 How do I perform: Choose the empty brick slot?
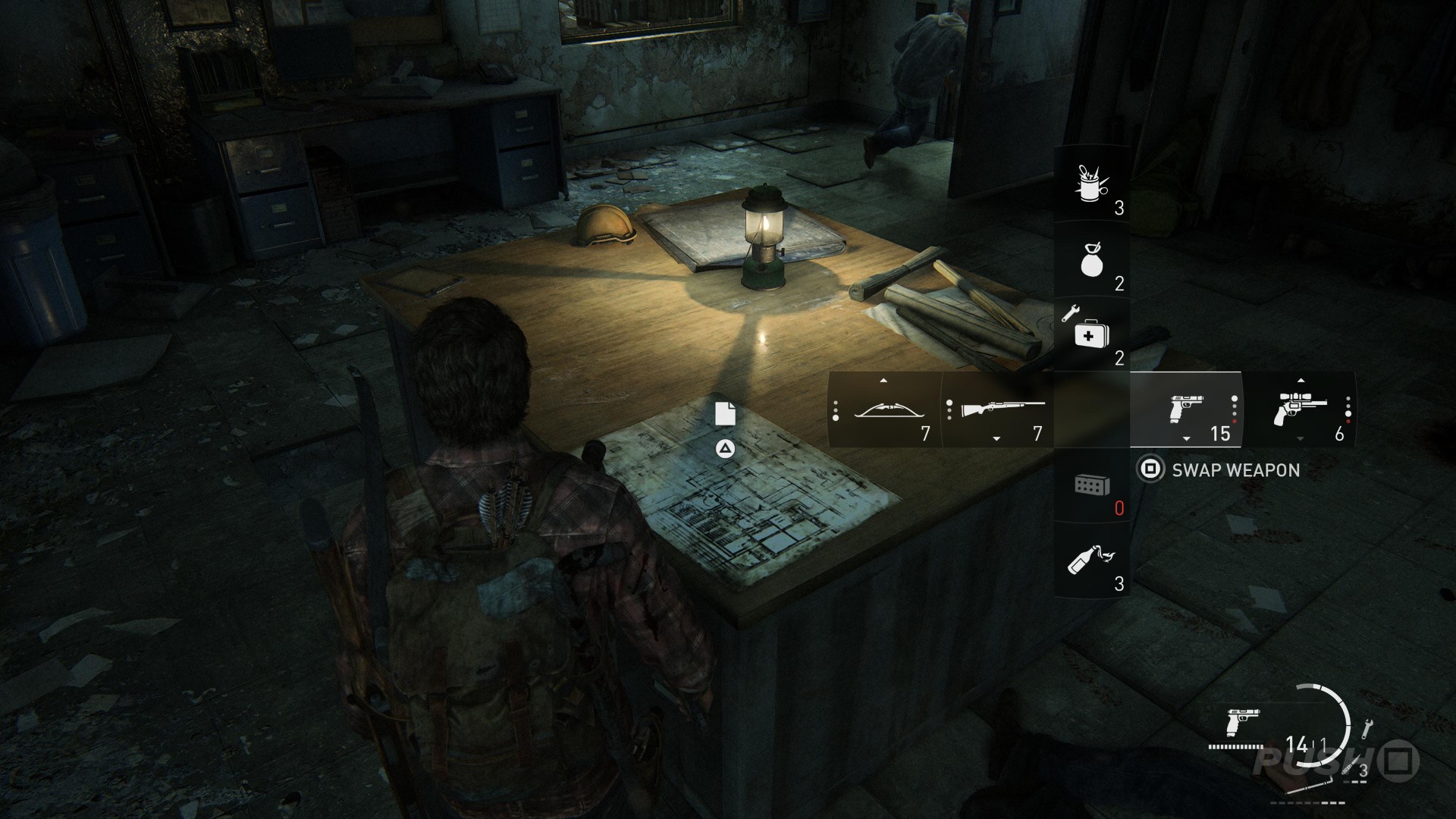click(1092, 485)
